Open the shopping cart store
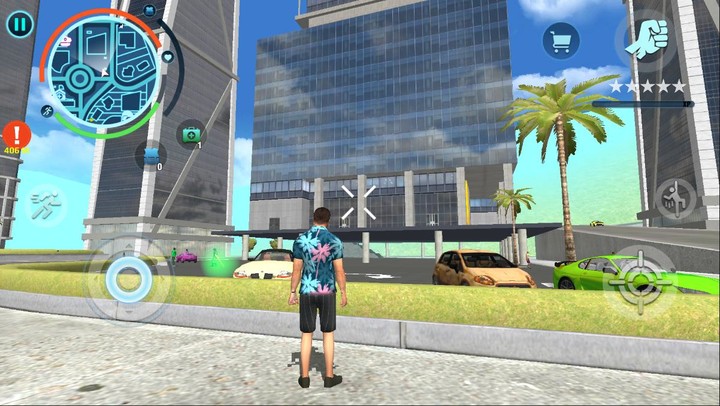This screenshot has width=720, height=406. [561, 41]
